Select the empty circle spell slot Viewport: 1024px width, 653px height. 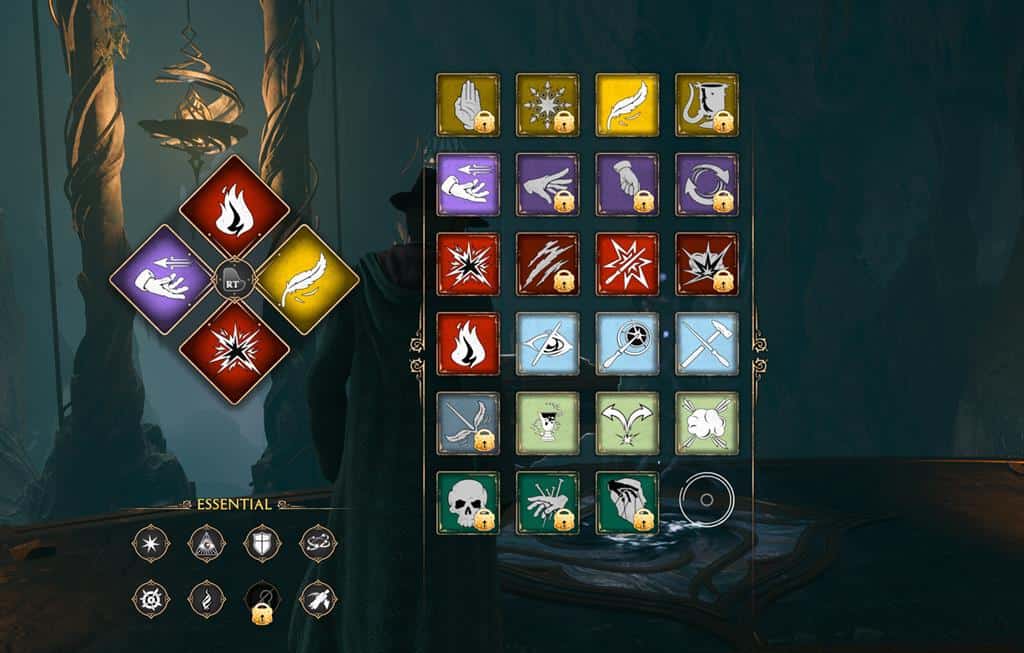click(706, 499)
